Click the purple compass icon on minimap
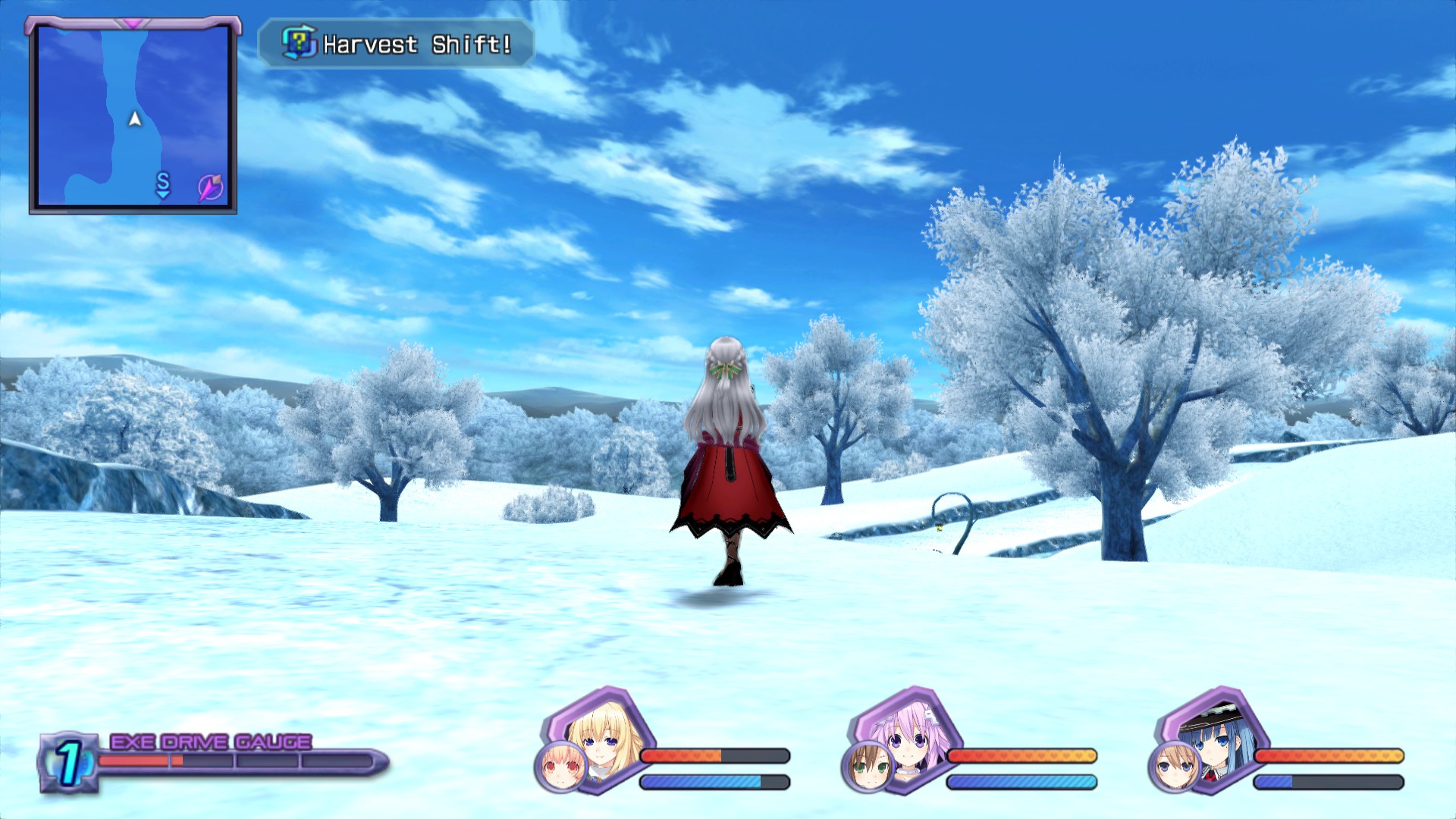The width and height of the screenshot is (1456, 819). click(x=210, y=187)
